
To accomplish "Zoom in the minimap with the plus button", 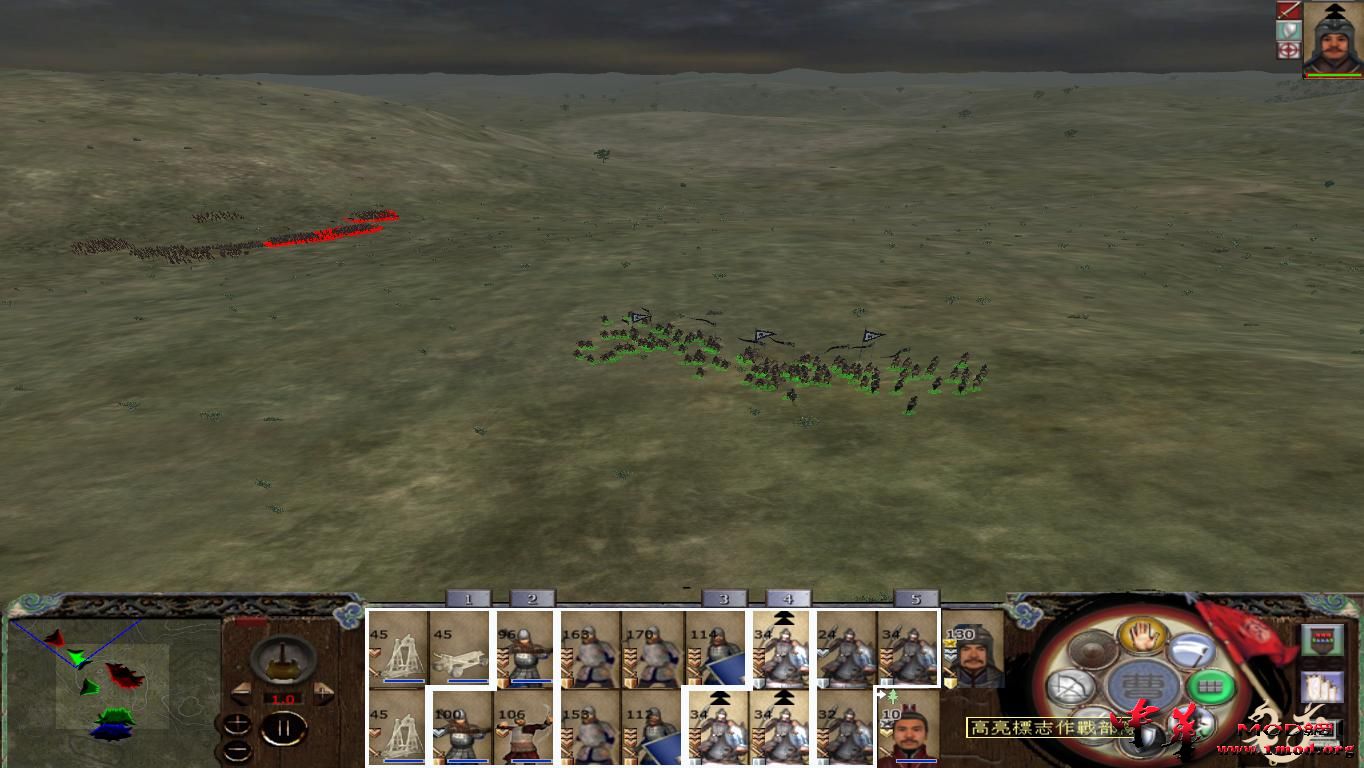I will (237, 723).
